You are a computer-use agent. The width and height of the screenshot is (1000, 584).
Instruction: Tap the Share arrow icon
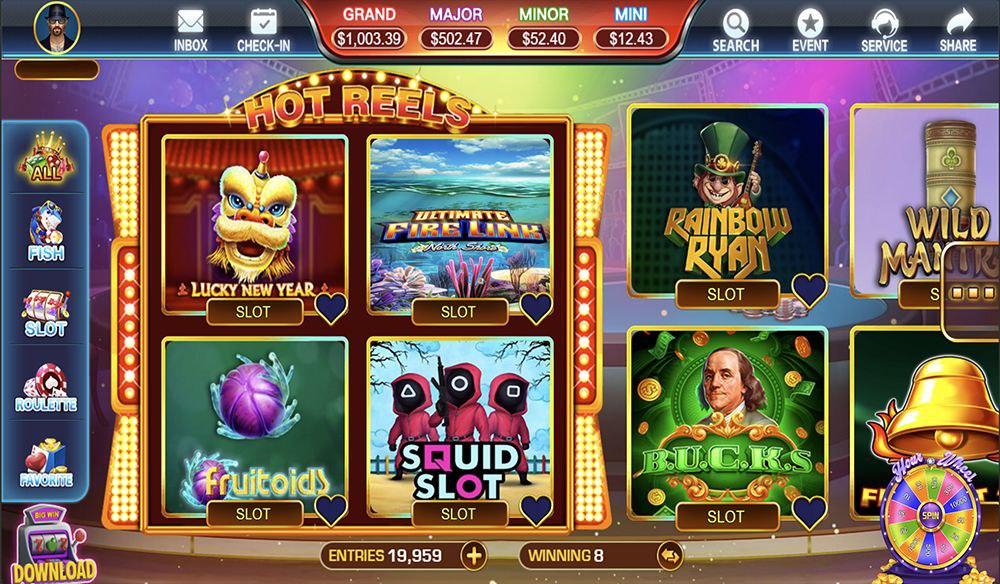(x=958, y=29)
